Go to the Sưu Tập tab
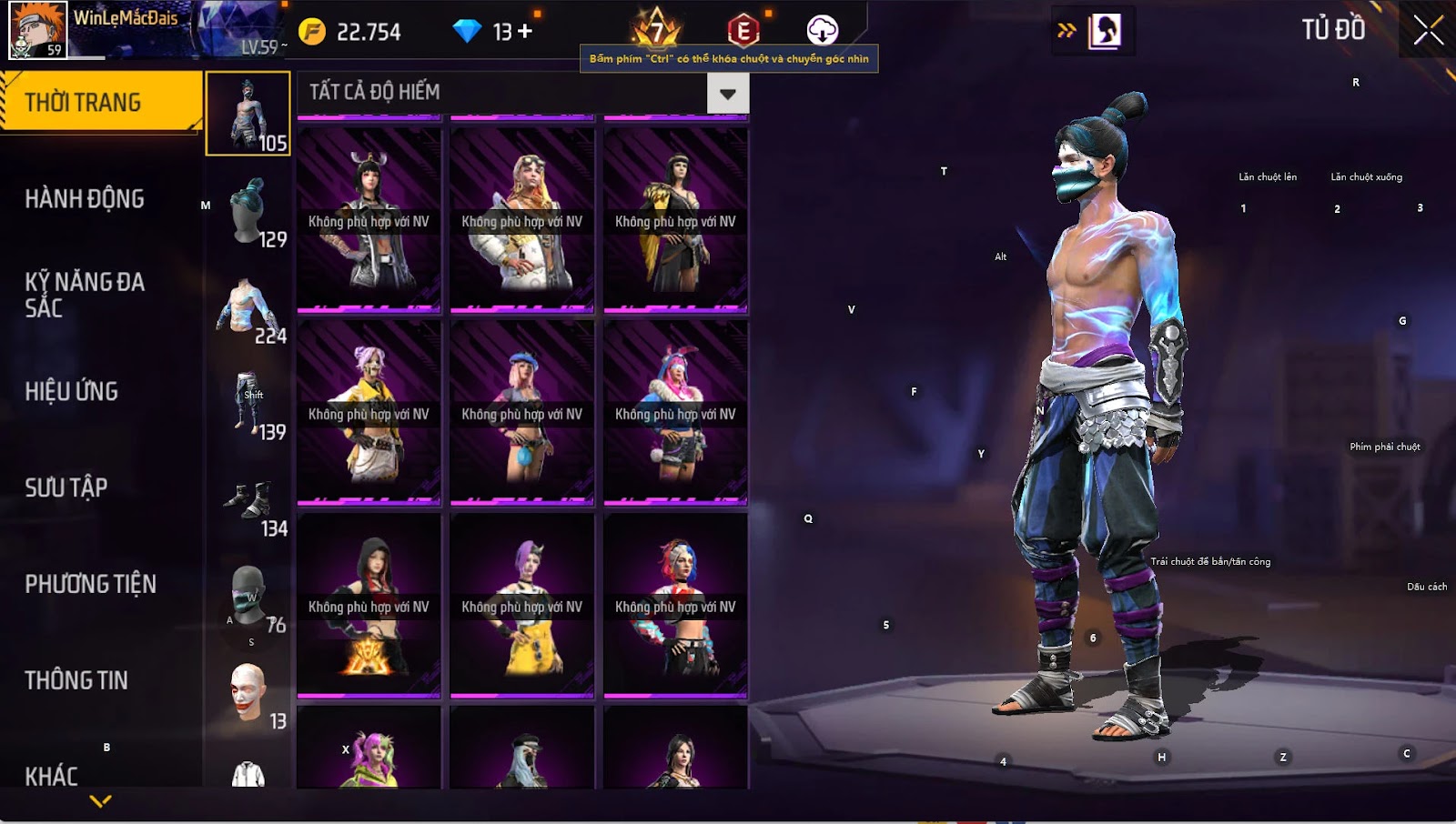This screenshot has height=824, width=1456. pos(66,487)
